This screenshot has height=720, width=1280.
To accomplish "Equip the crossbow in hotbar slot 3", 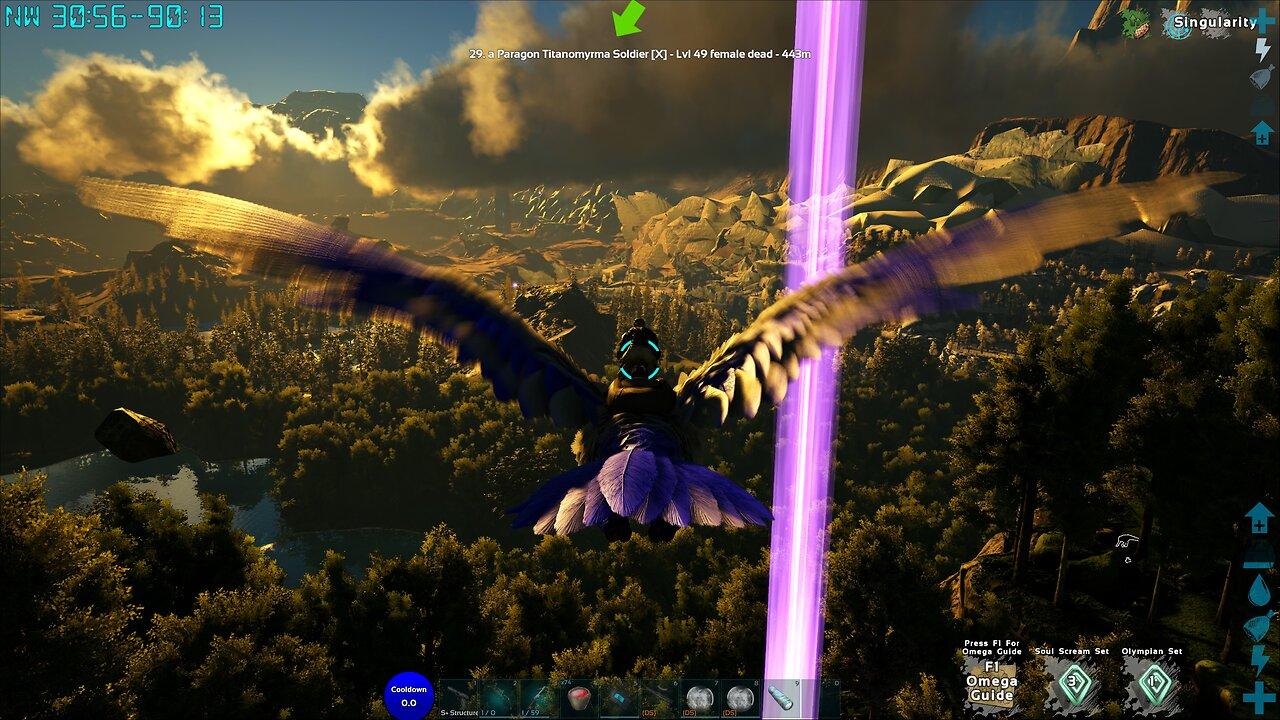I will (540, 693).
